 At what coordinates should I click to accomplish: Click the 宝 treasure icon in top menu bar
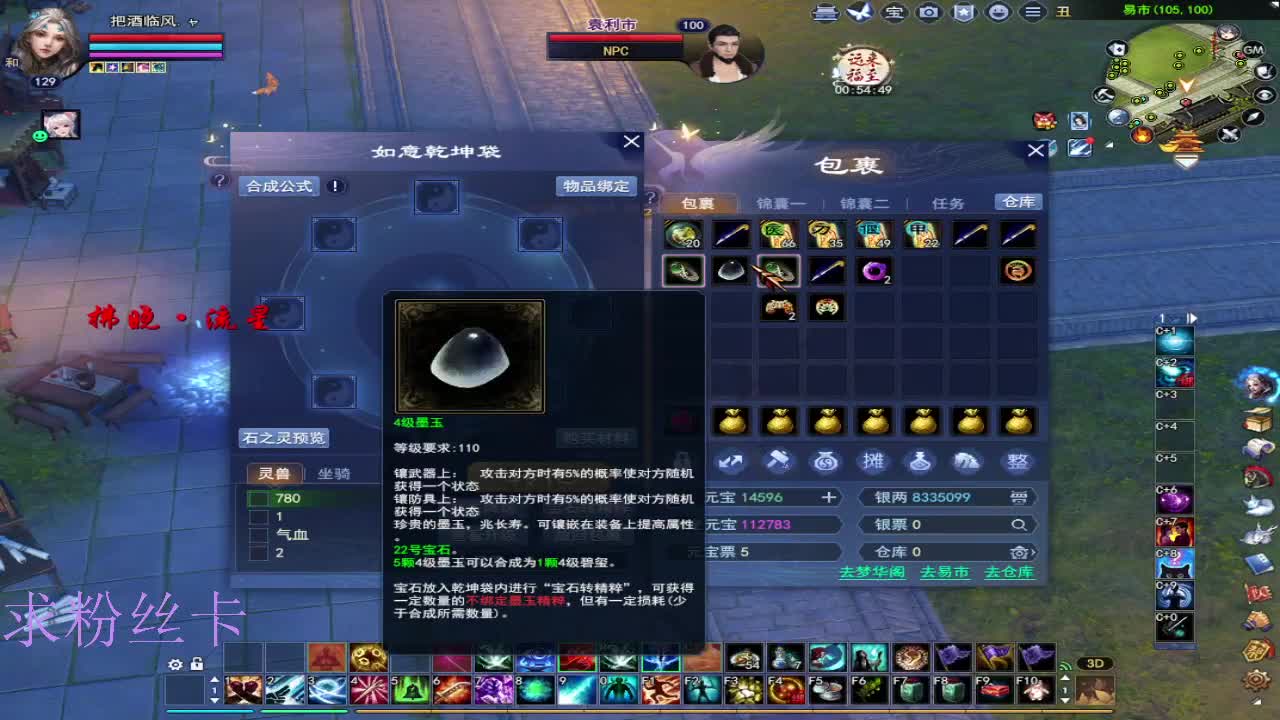893,13
